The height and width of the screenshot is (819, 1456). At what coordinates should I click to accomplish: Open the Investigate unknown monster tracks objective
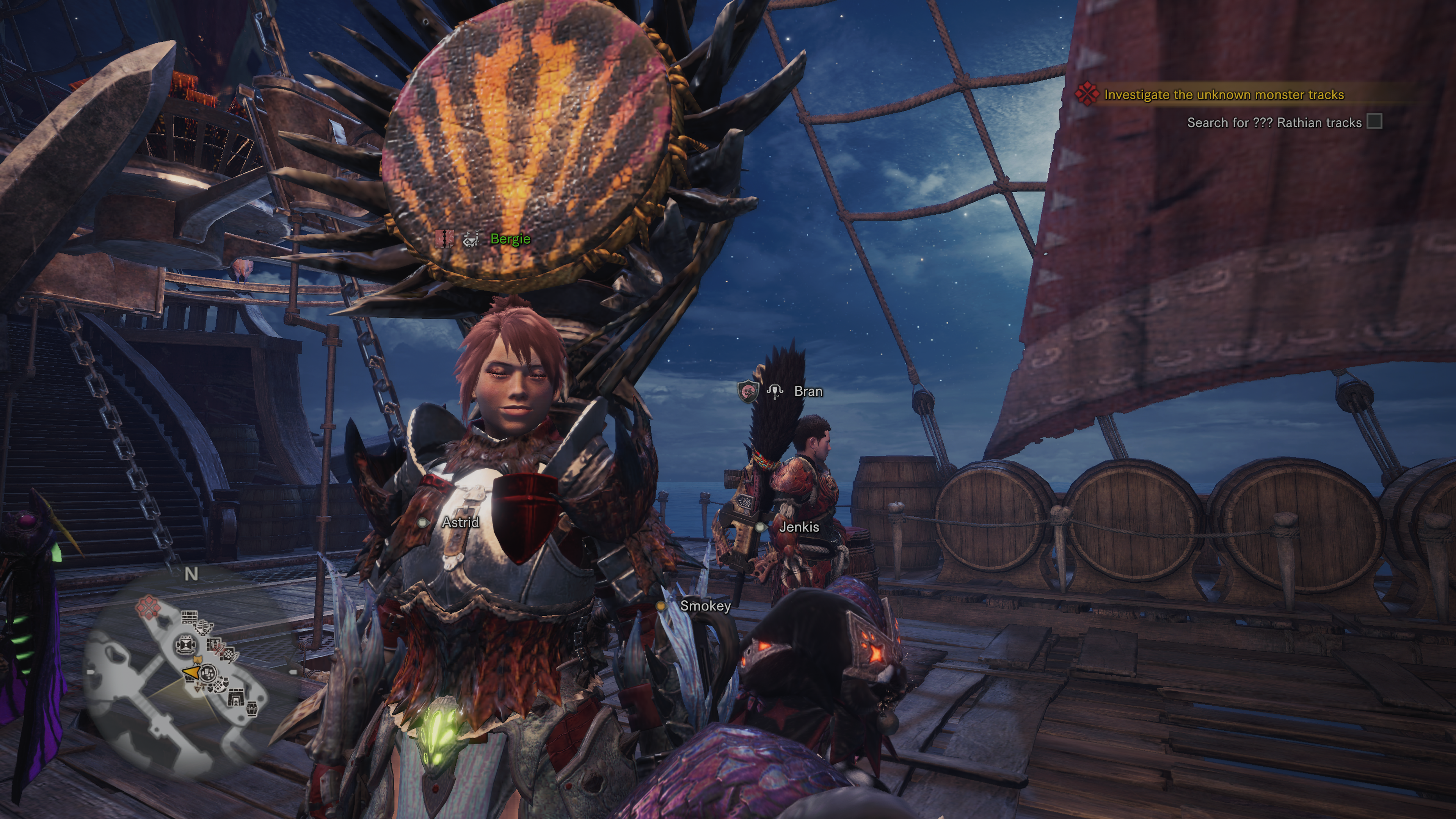click(1223, 95)
